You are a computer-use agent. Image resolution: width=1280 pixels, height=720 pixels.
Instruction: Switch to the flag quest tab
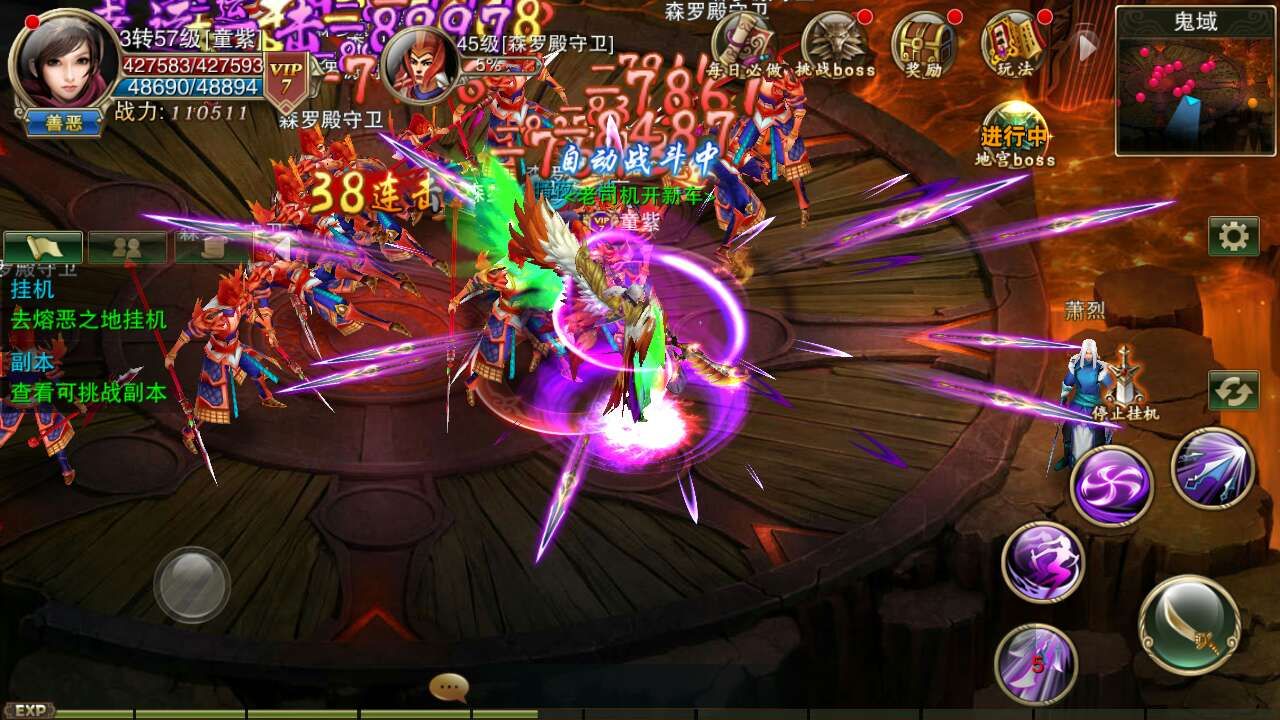pyautogui.click(x=42, y=248)
